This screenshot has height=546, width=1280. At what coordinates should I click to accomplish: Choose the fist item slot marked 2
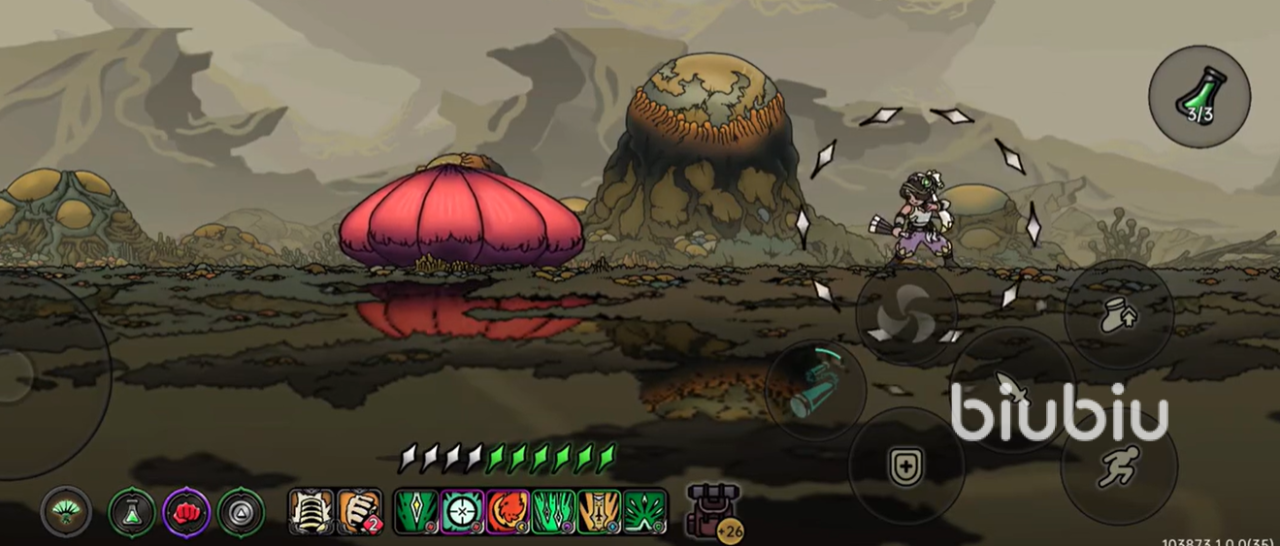coord(359,512)
